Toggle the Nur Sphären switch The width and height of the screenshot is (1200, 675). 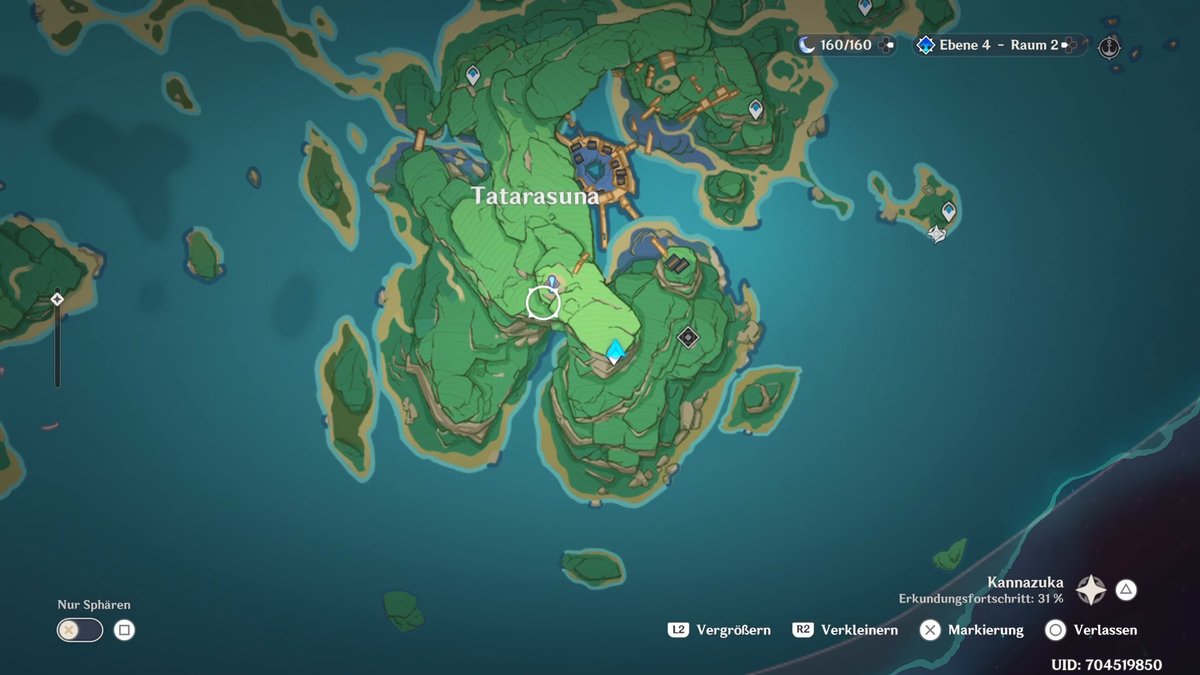point(80,630)
